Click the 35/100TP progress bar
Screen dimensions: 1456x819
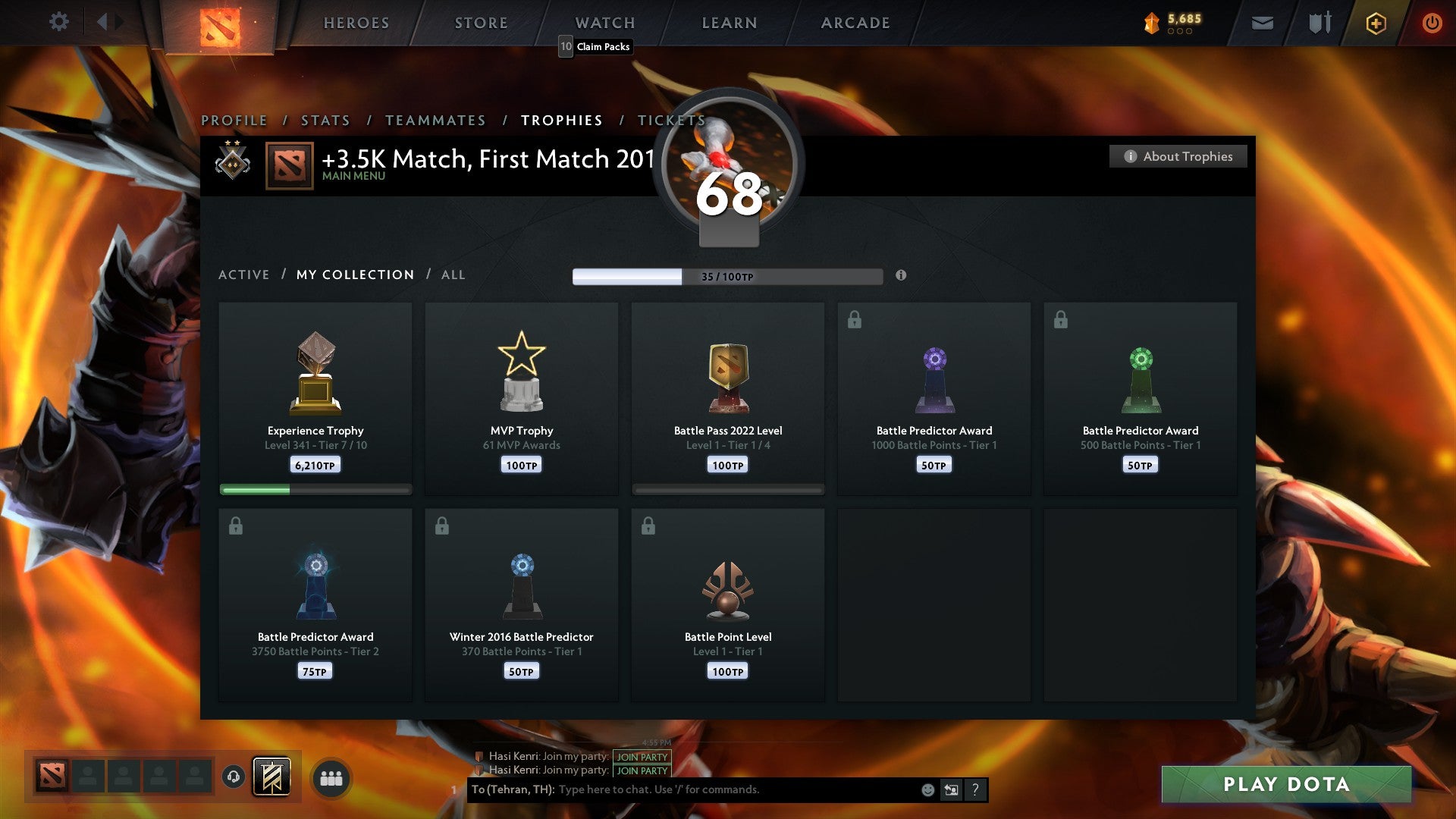pyautogui.click(x=726, y=277)
